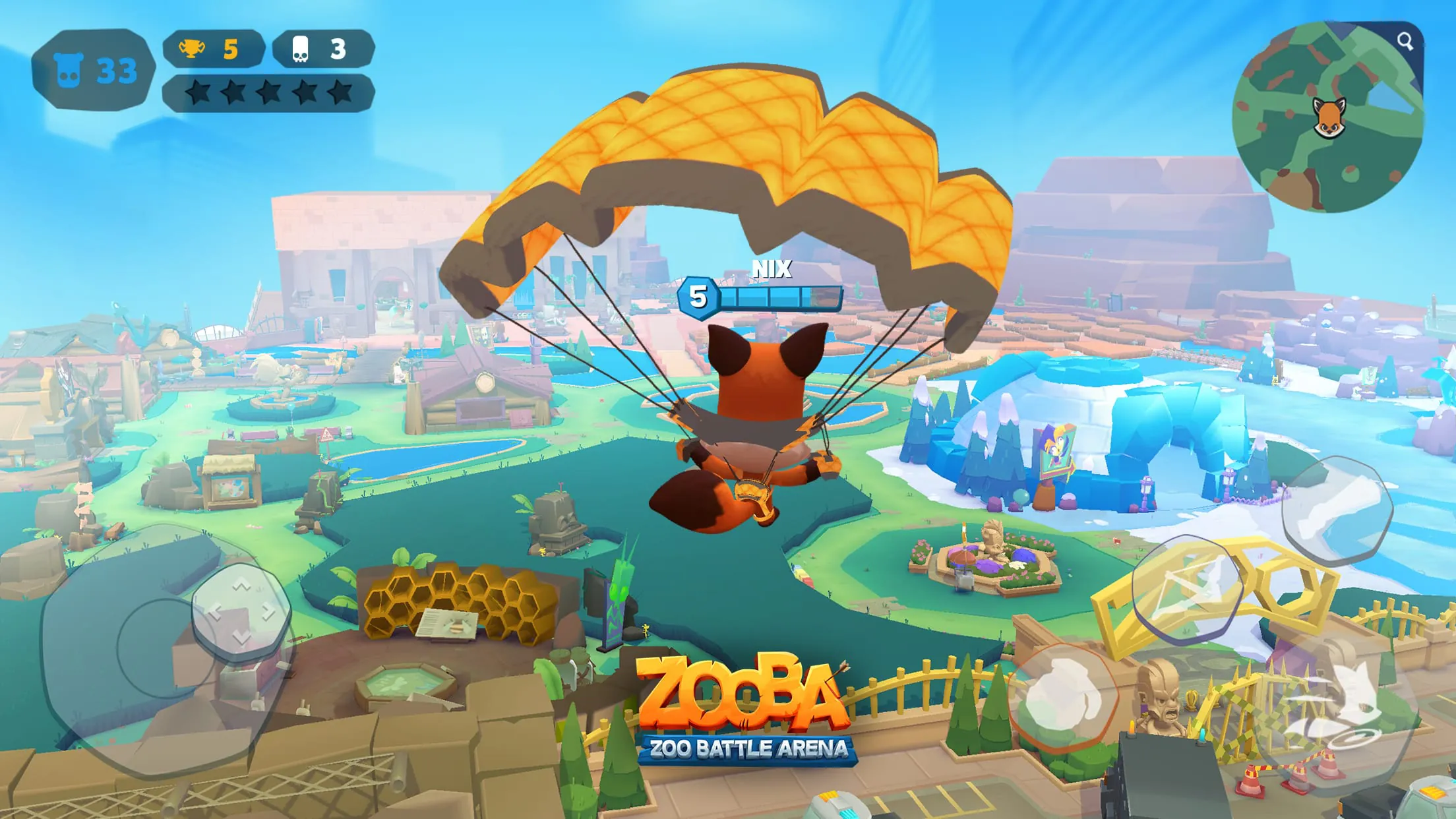
Task: Toggle the middle star of the five-star meter
Action: click(270, 92)
